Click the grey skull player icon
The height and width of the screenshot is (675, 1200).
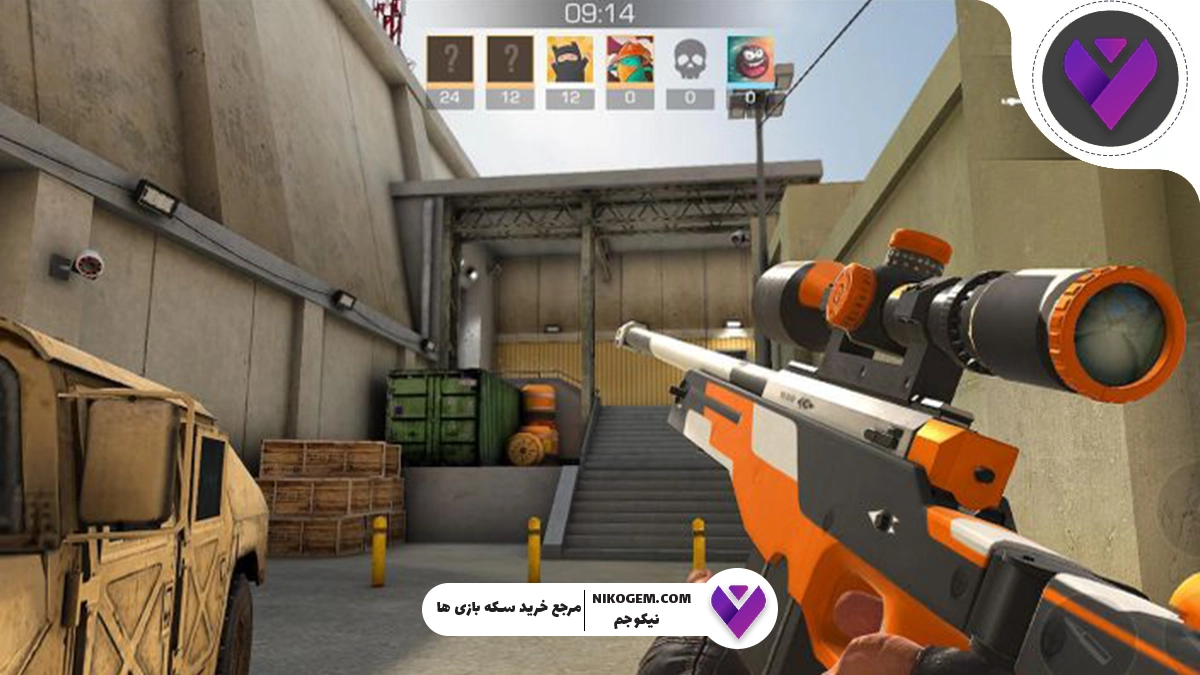pyautogui.click(x=690, y=60)
